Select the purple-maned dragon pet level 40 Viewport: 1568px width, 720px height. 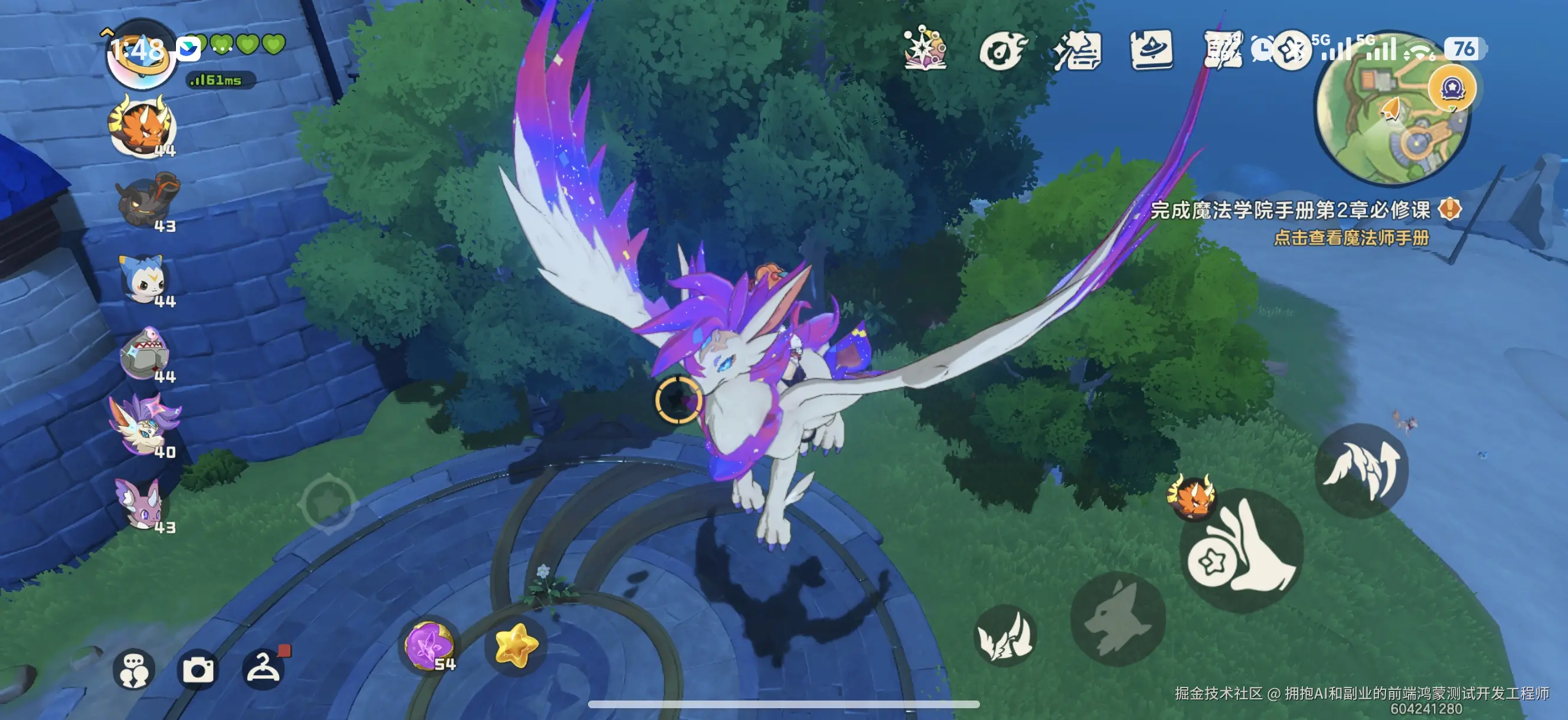click(x=143, y=427)
